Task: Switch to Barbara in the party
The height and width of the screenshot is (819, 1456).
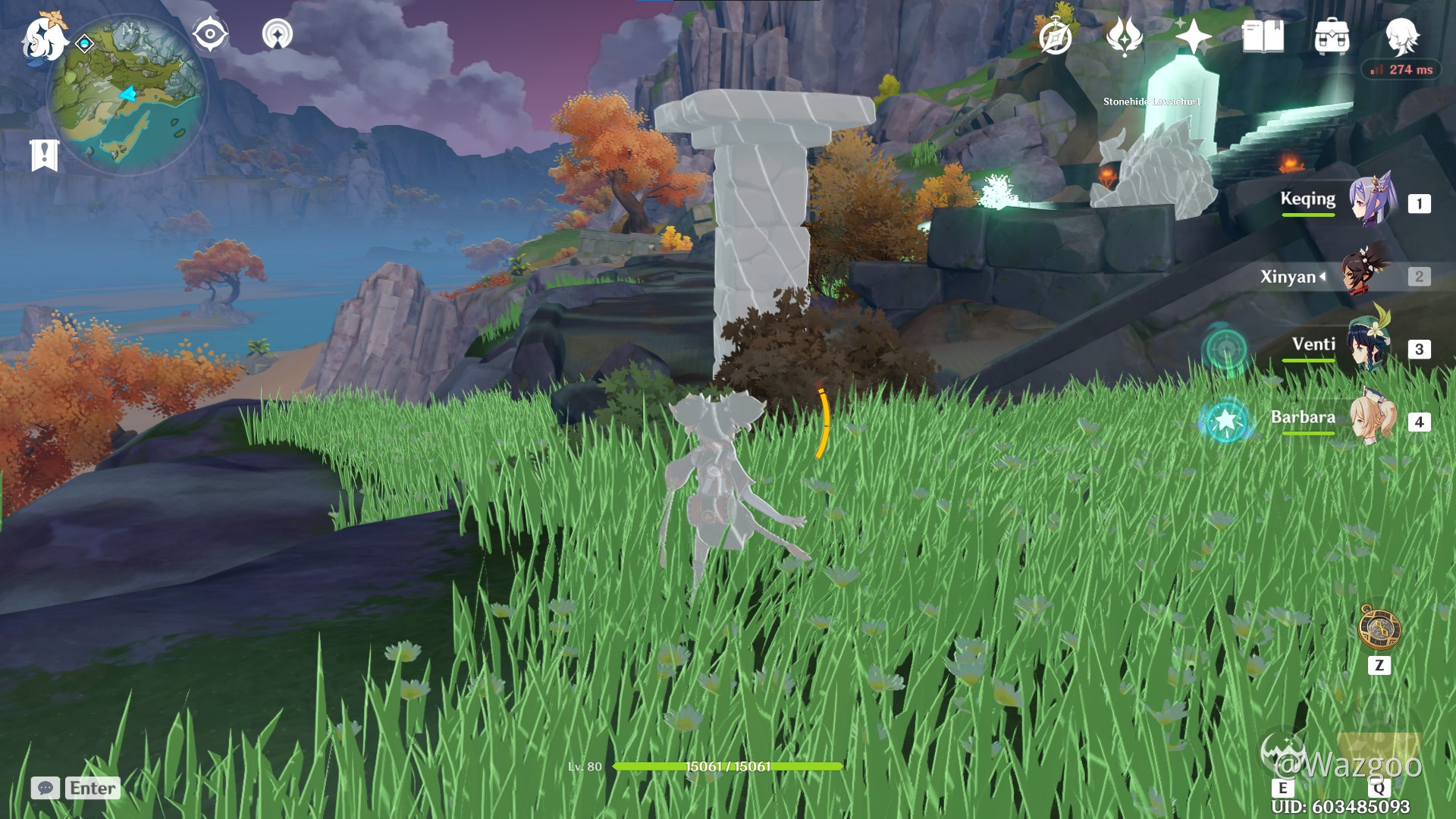Action: click(x=1373, y=420)
